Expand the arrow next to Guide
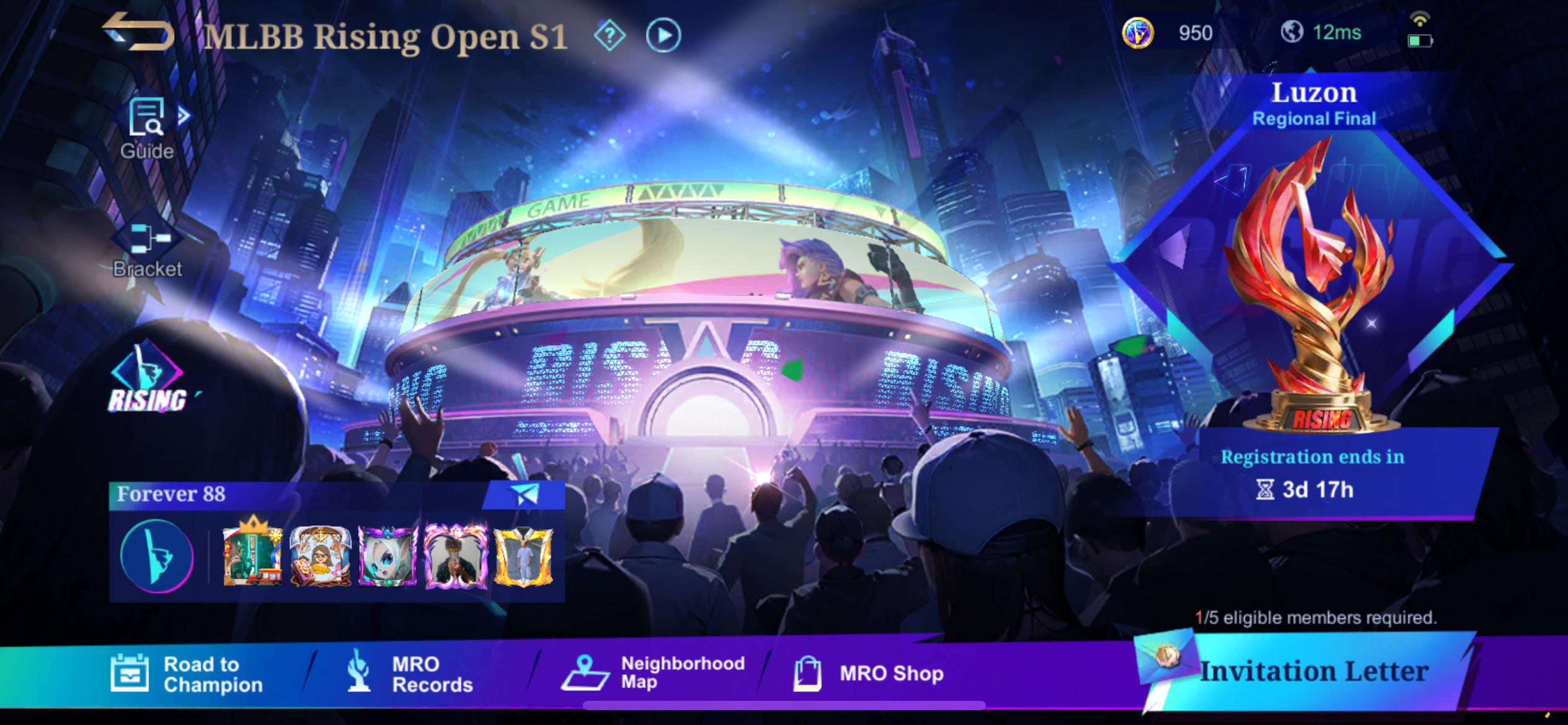 coord(185,114)
